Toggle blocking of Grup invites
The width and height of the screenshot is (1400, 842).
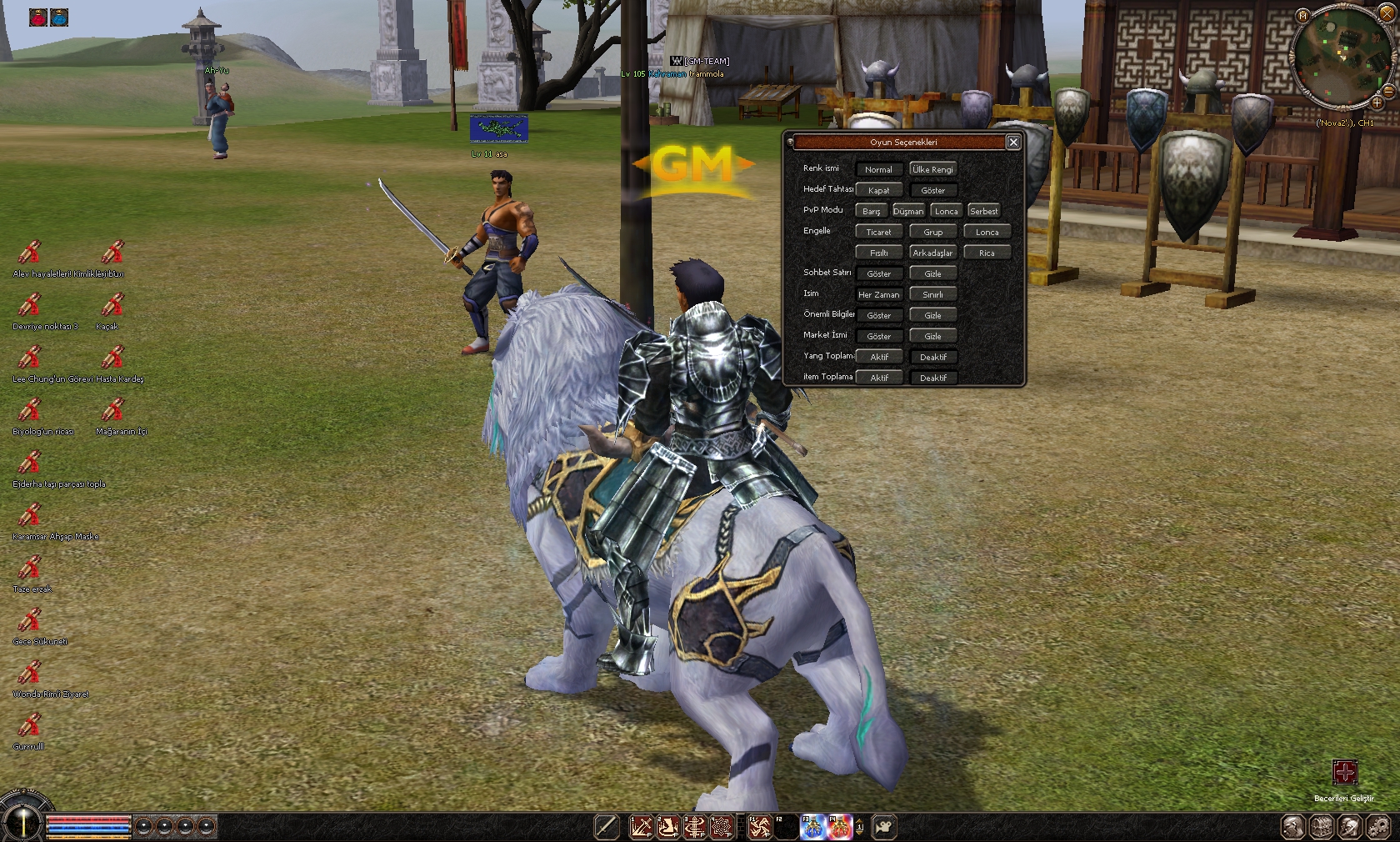(x=932, y=232)
